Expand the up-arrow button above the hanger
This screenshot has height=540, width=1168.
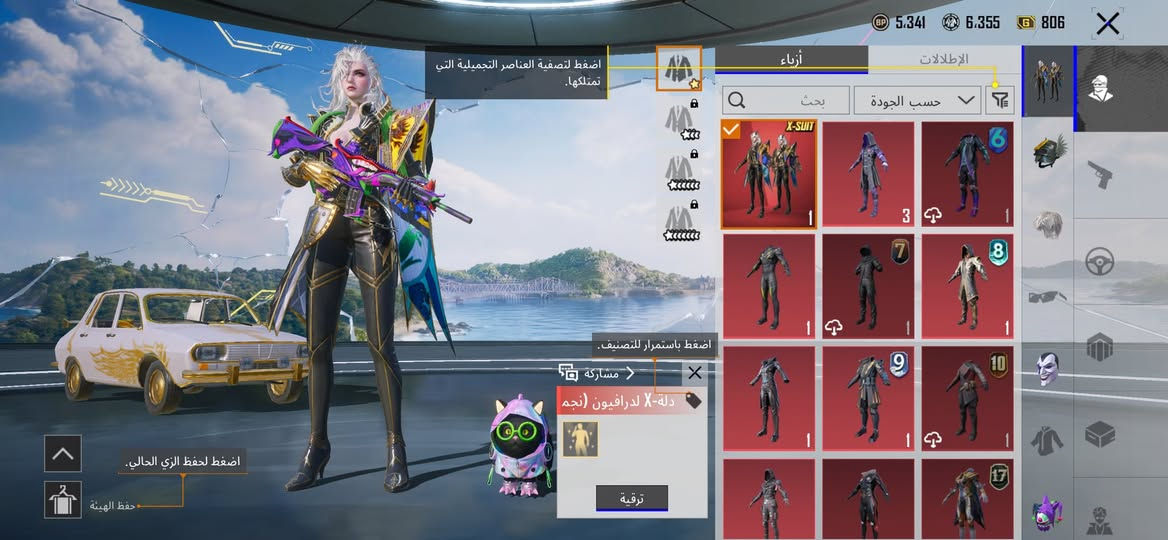tap(63, 454)
